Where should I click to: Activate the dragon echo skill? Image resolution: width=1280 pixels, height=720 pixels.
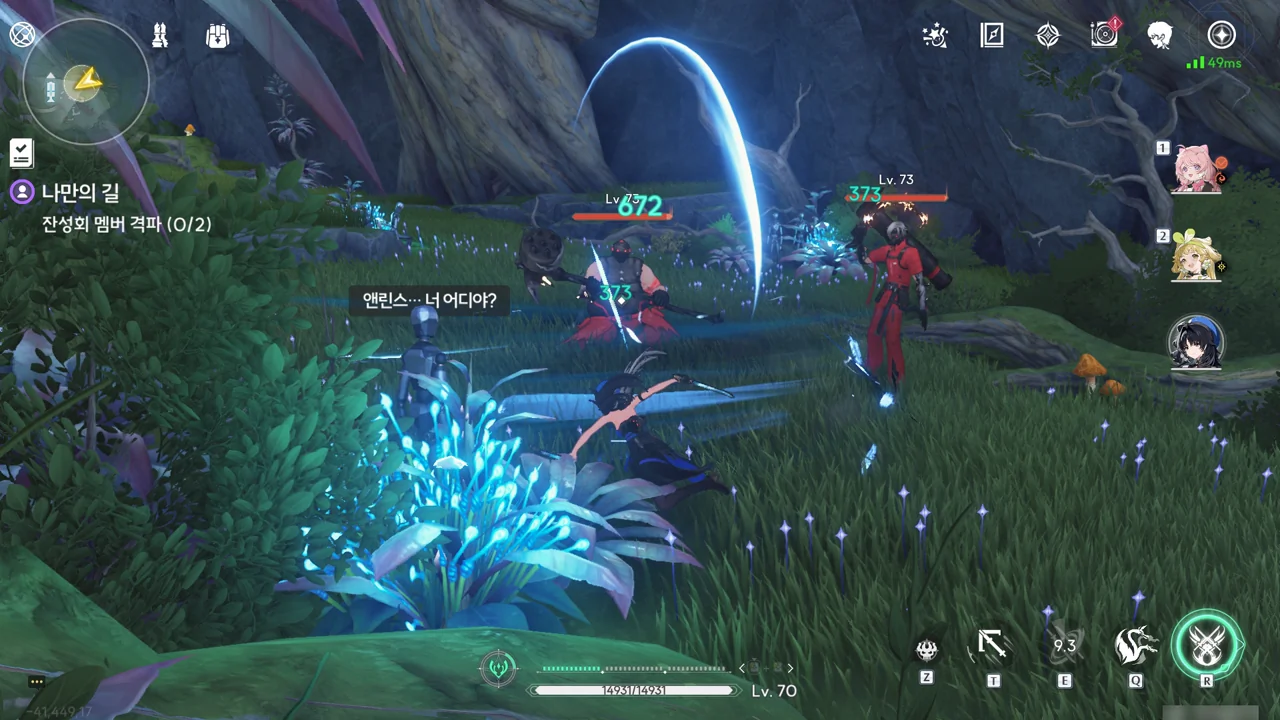pyautogui.click(x=1136, y=646)
